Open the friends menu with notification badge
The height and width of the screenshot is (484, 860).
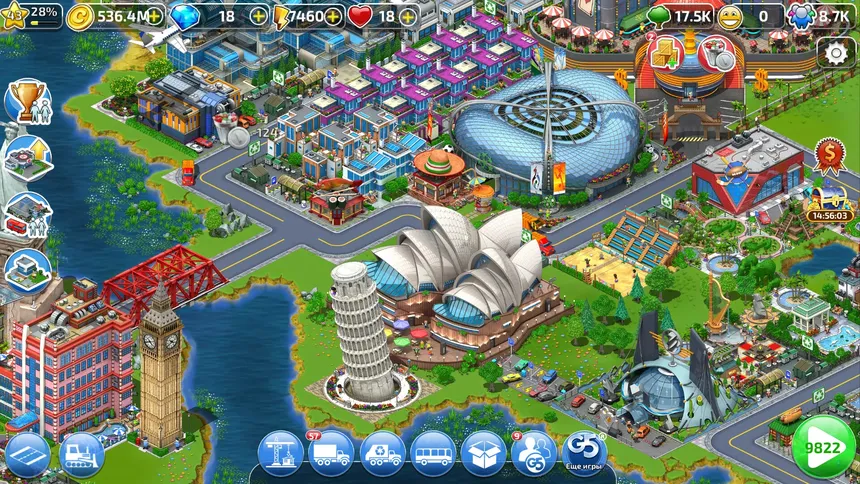(x=534, y=454)
